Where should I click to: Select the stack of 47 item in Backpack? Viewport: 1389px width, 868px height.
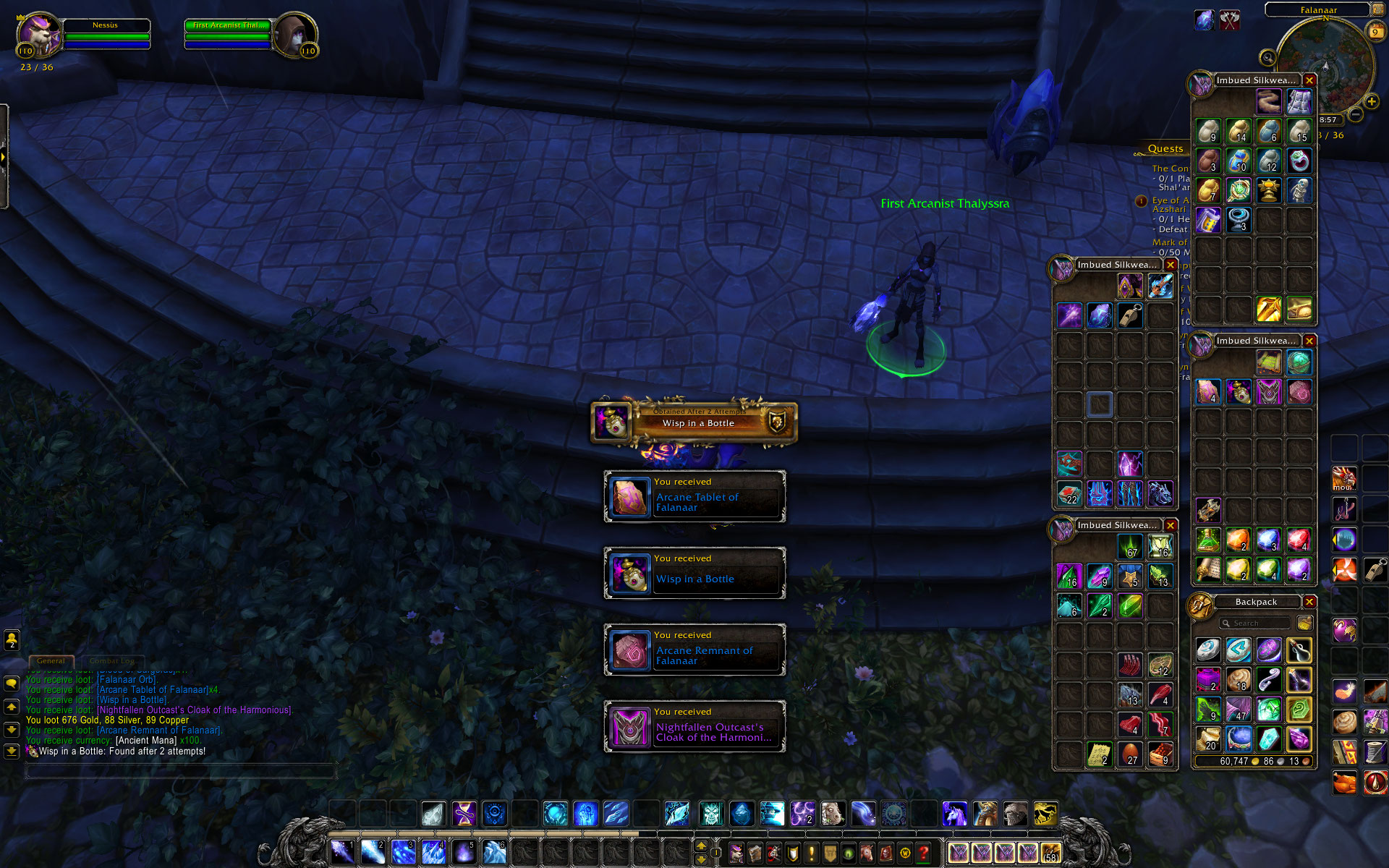tap(1239, 709)
